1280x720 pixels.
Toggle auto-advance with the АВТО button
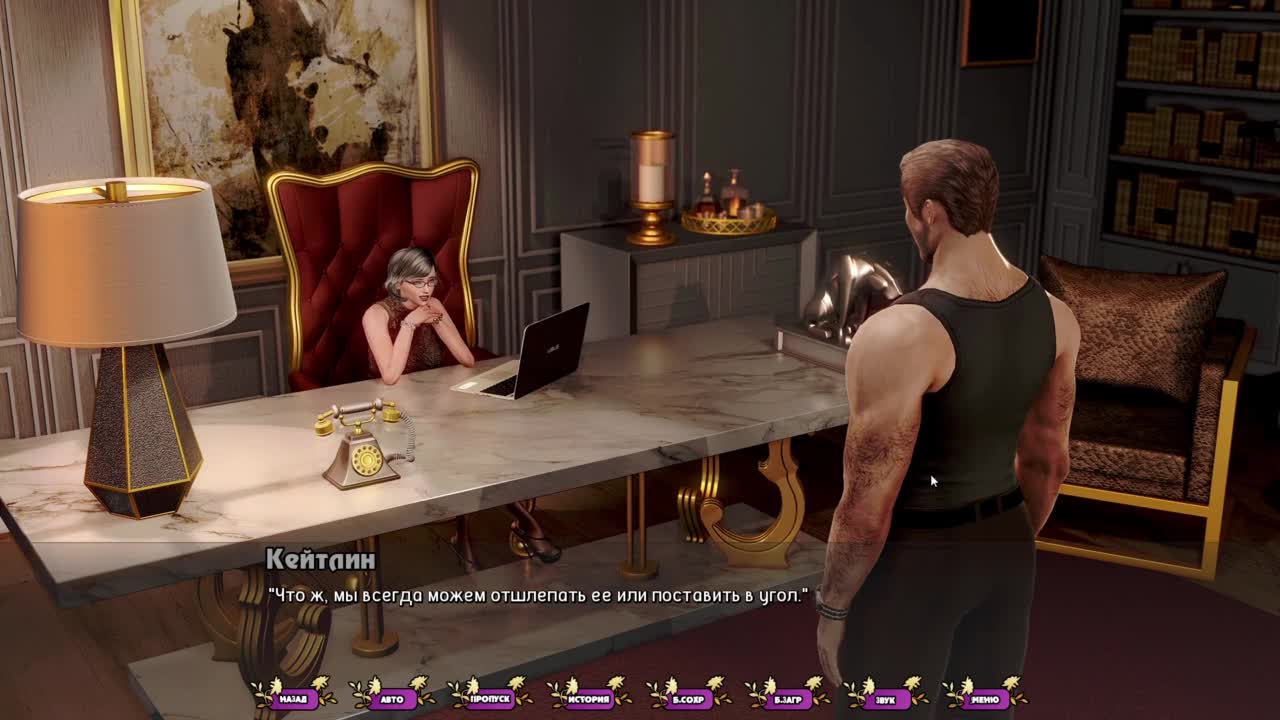[x=392, y=699]
